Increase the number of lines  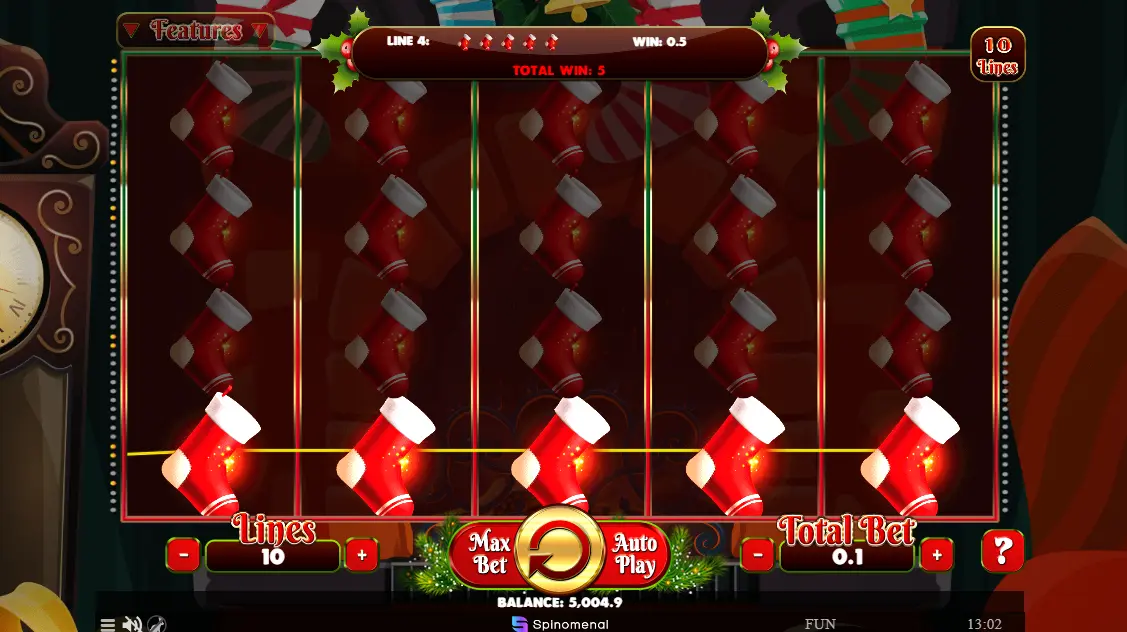(361, 554)
